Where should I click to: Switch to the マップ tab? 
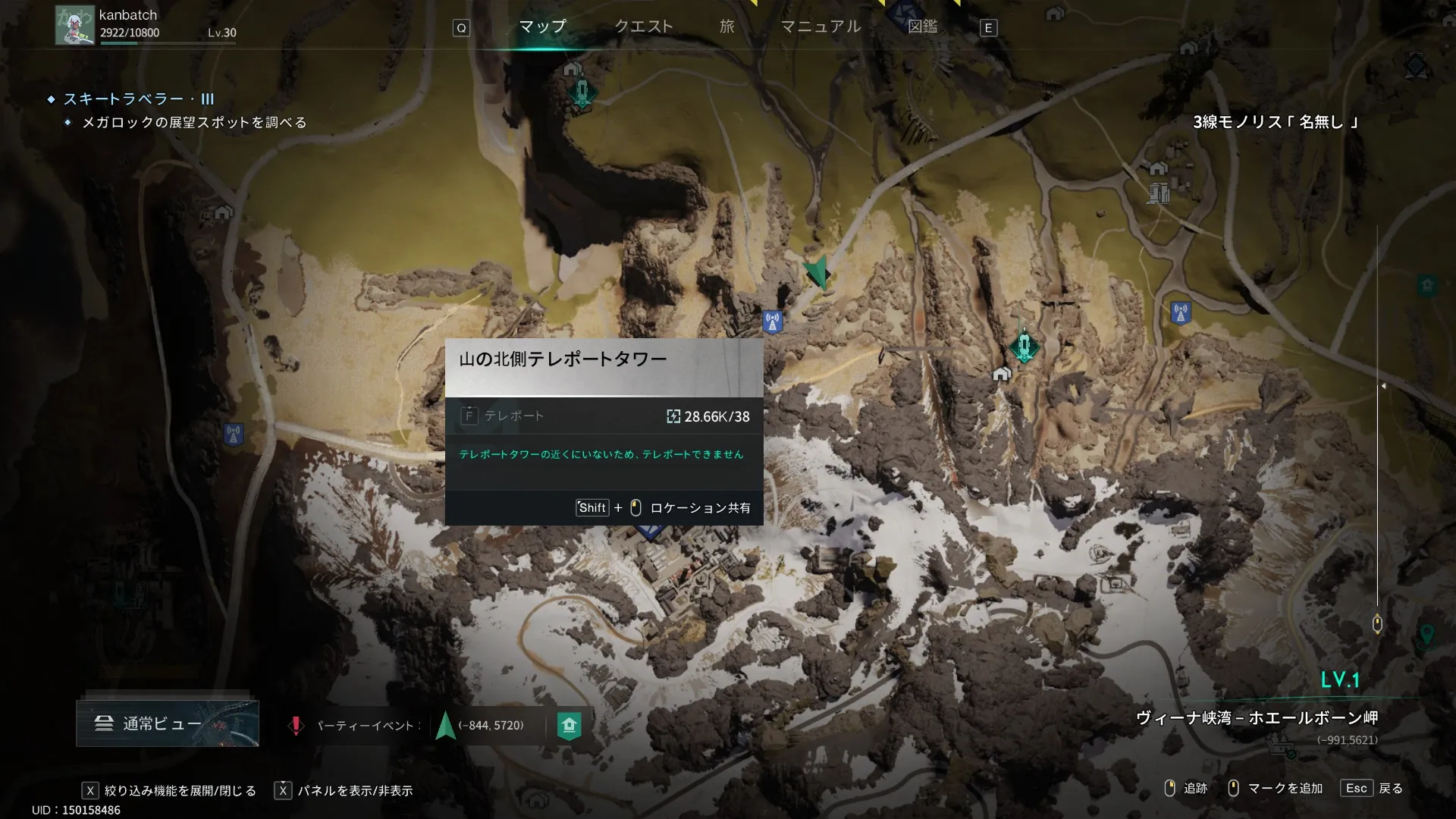pyautogui.click(x=542, y=27)
